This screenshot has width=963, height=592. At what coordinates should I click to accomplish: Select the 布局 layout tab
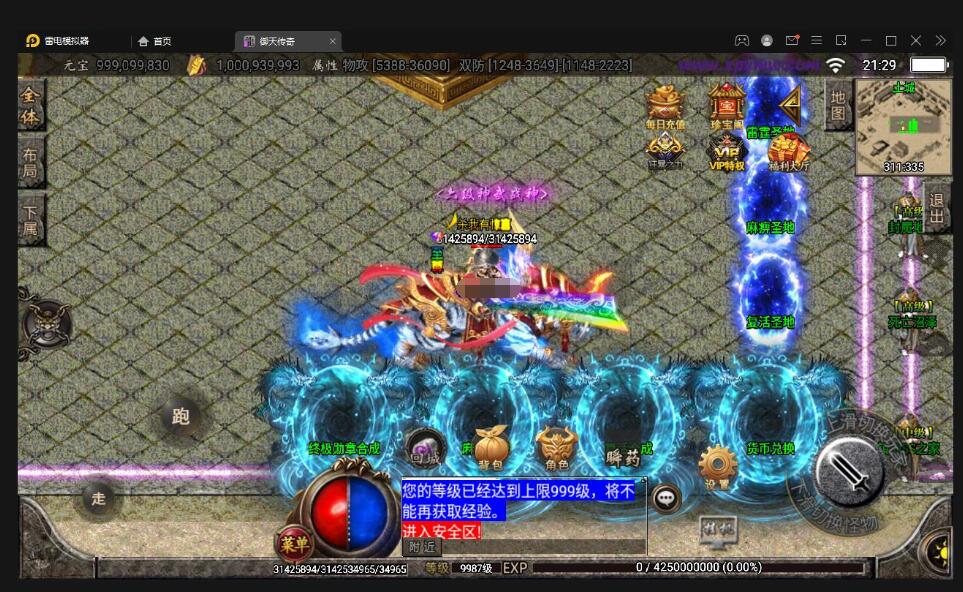pyautogui.click(x=32, y=163)
